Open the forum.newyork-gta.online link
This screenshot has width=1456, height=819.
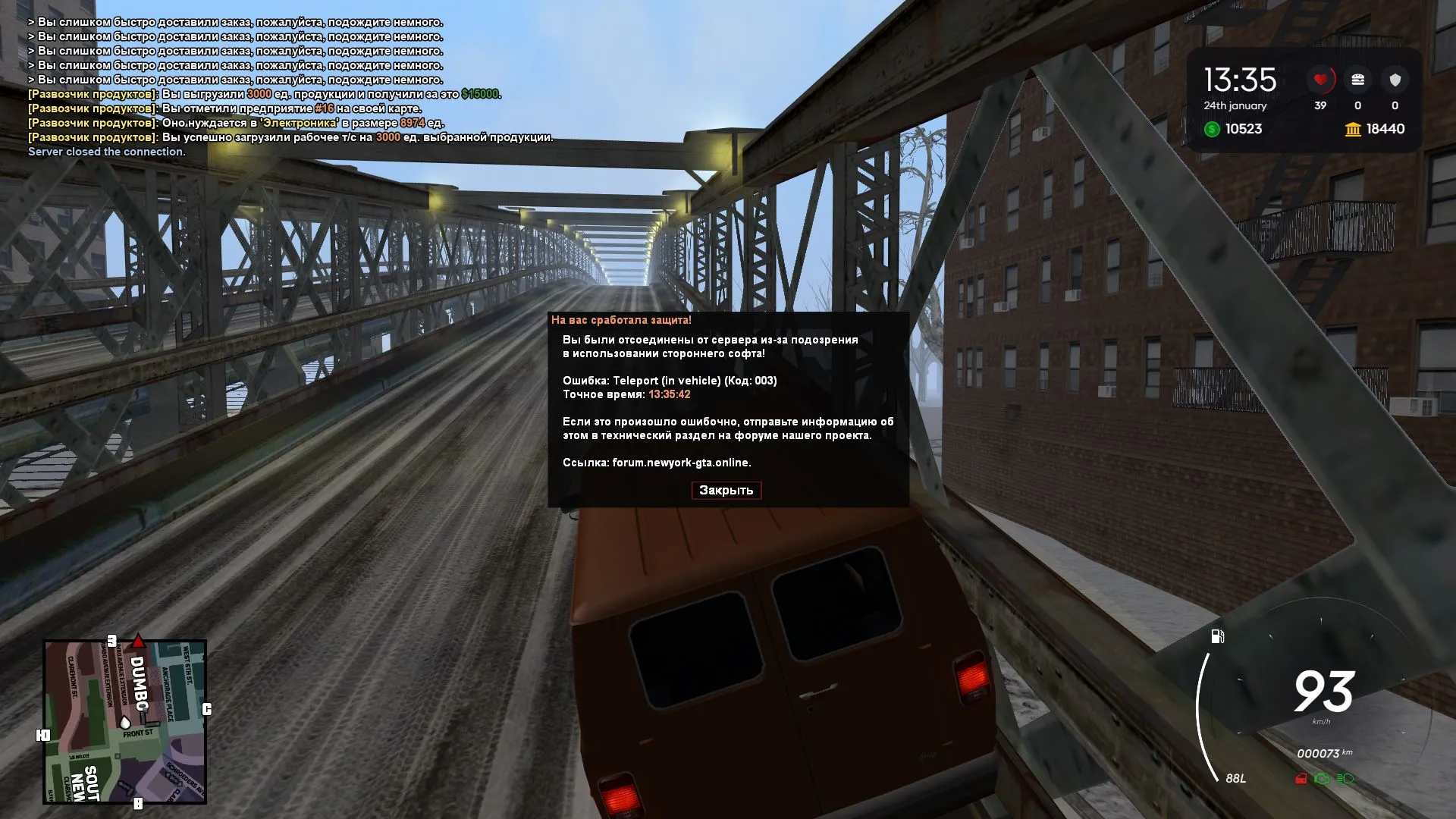[682, 461]
